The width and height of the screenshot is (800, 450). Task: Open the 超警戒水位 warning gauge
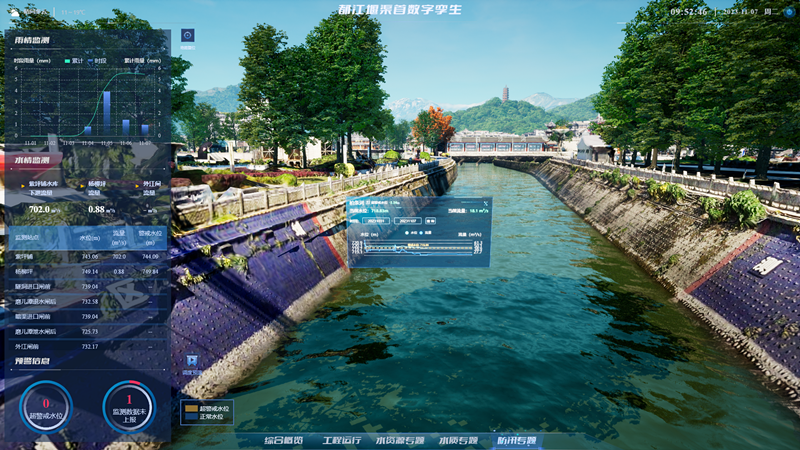click(46, 405)
